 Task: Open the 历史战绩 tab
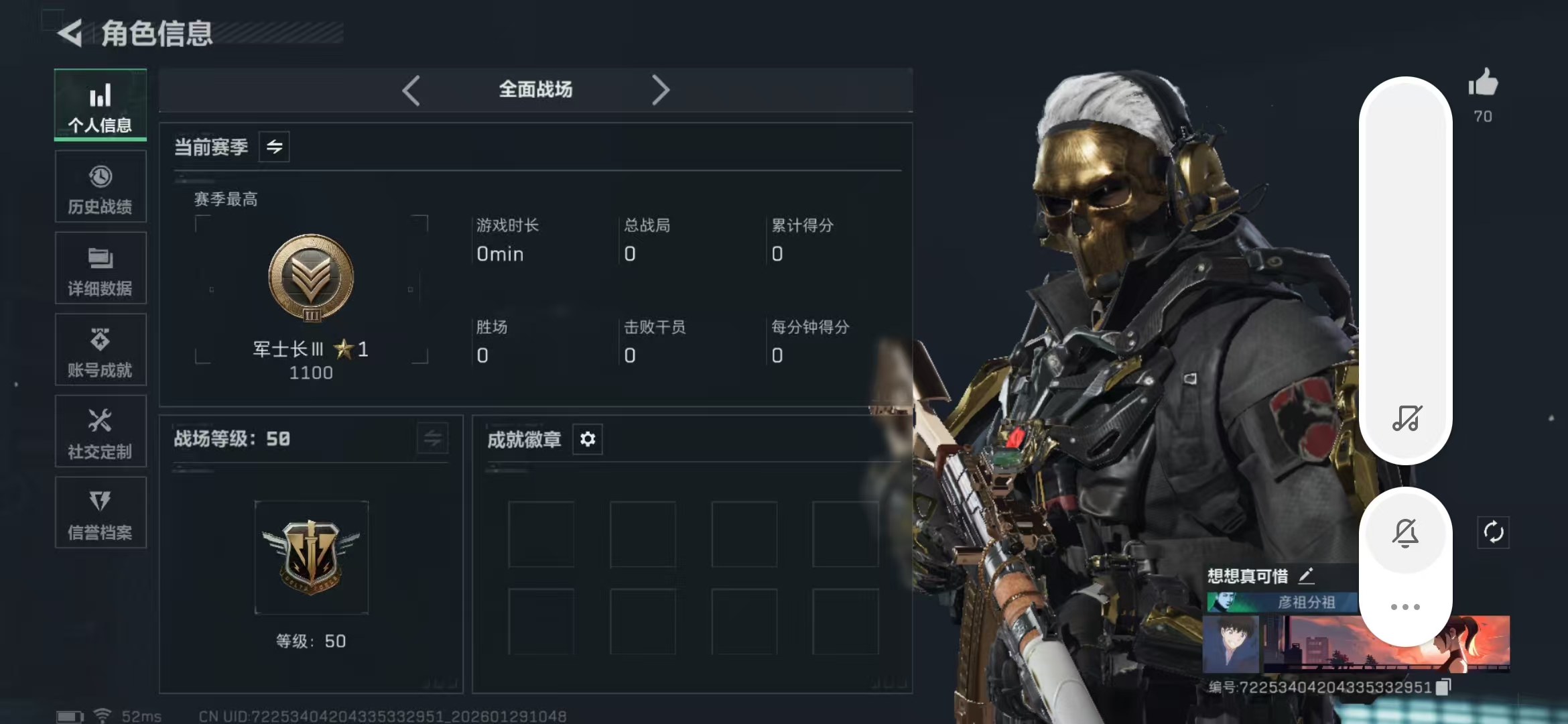coord(101,187)
